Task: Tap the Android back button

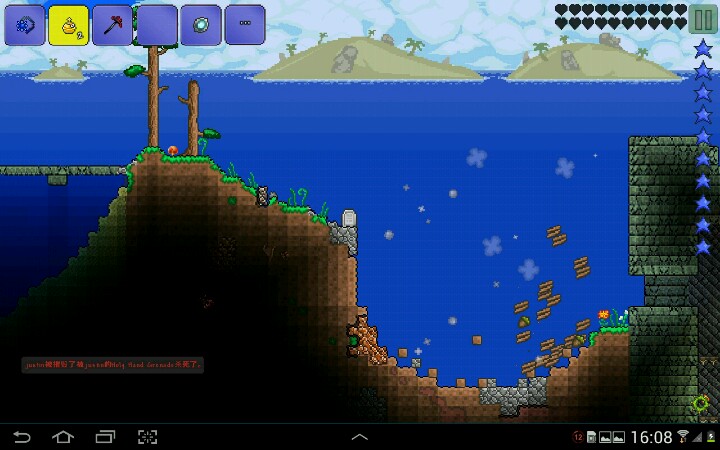Action: pos(22,437)
